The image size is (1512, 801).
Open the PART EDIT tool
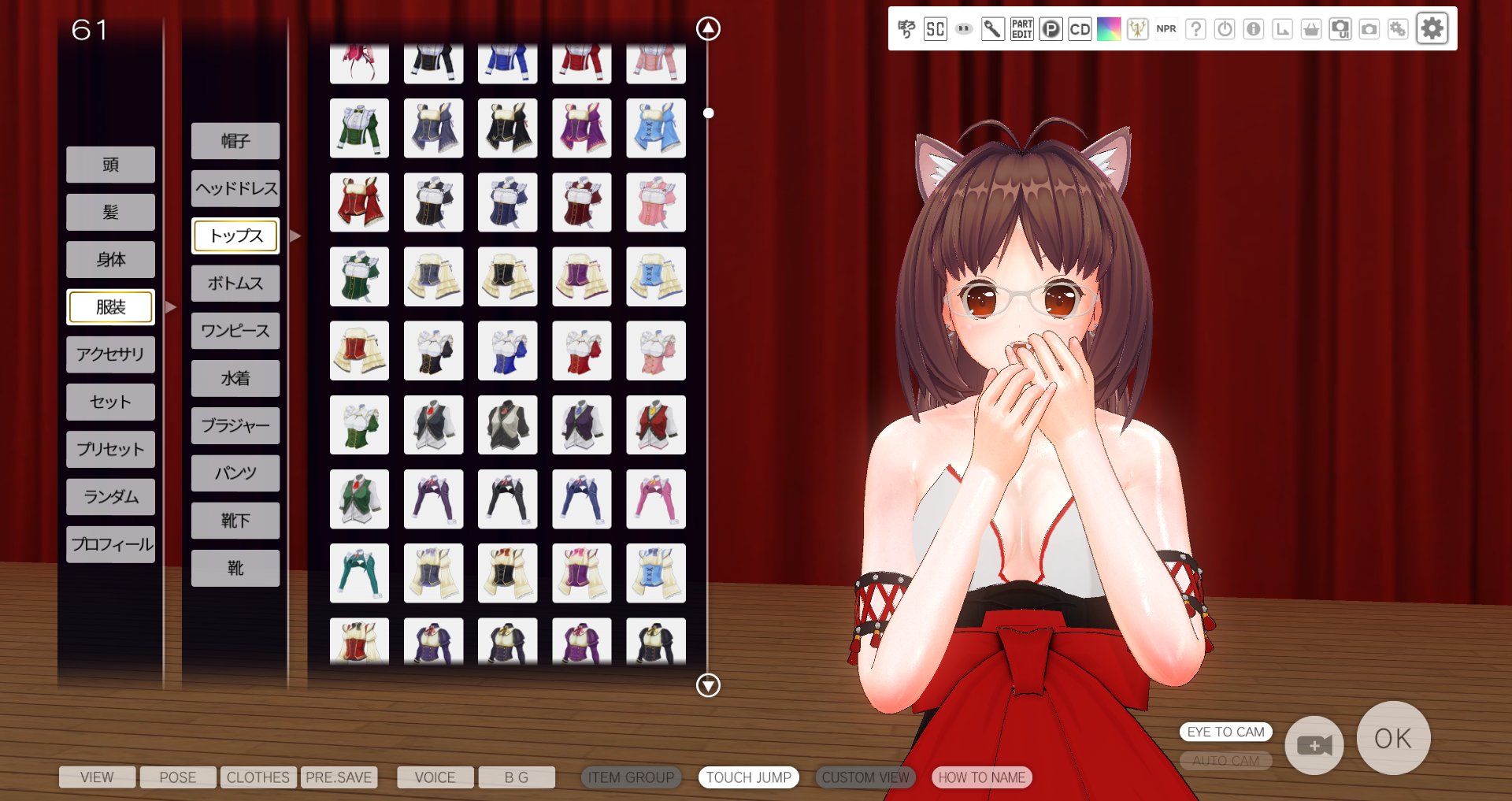[1021, 29]
